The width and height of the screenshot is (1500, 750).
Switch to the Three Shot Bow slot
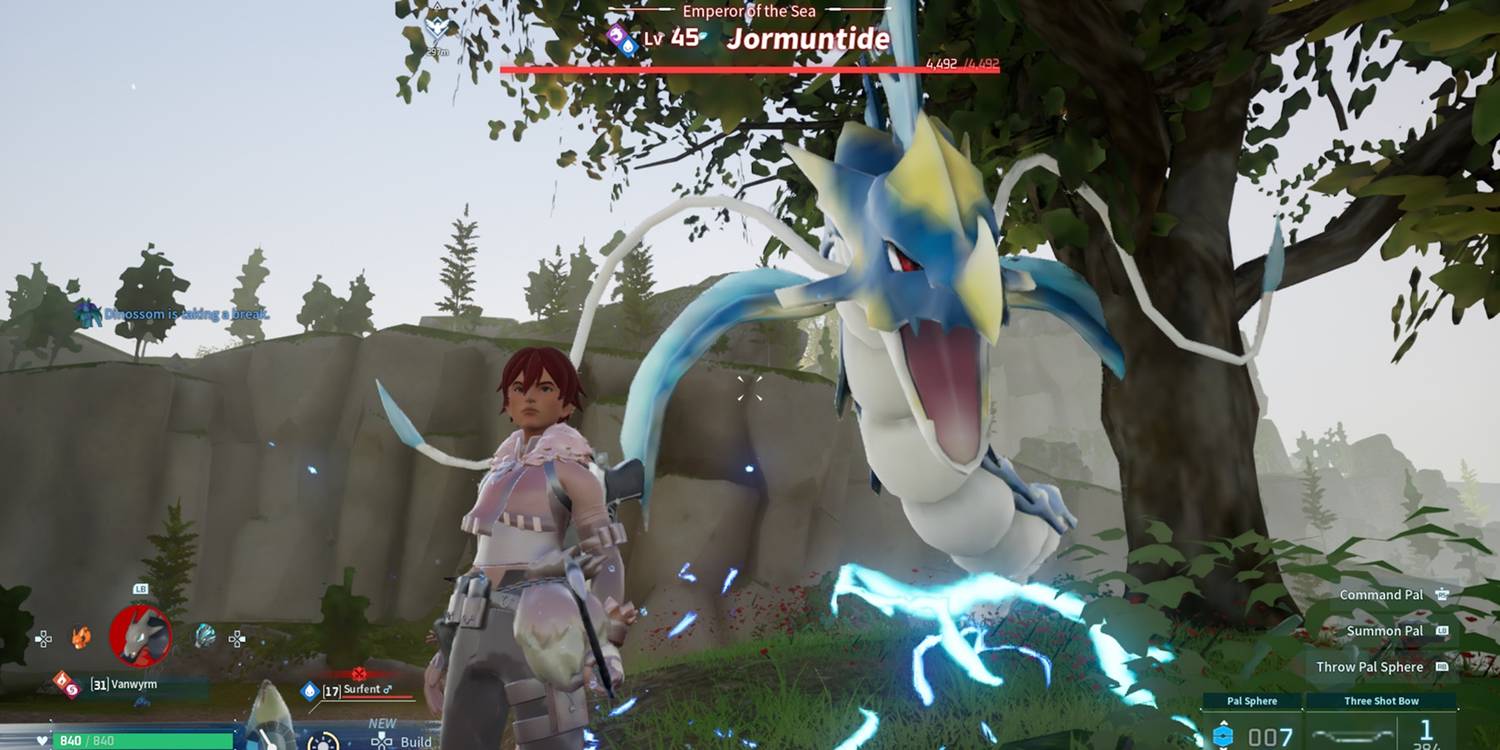[x=1383, y=701]
